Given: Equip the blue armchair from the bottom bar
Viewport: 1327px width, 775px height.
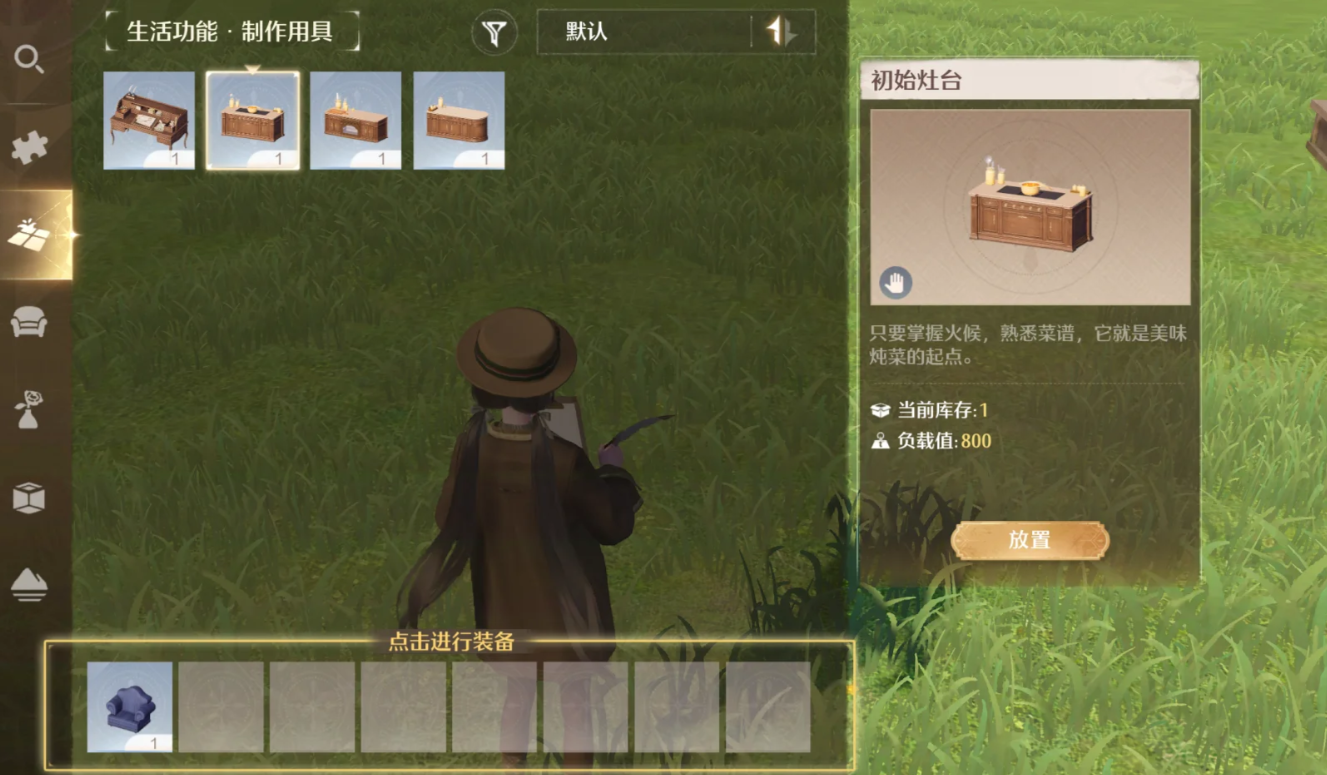Looking at the screenshot, I should coord(129,706).
